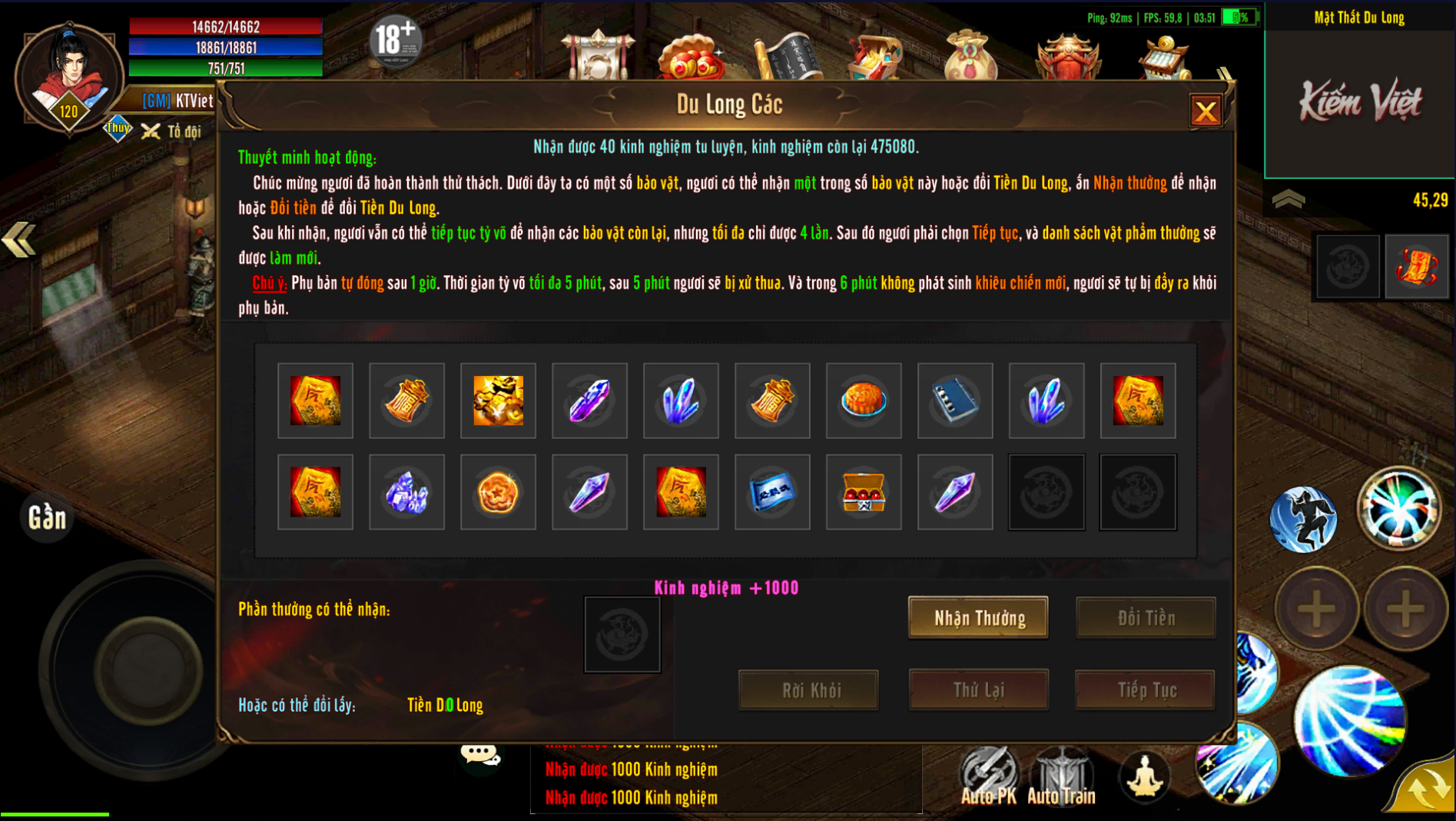This screenshot has height=821, width=1456.
Task: Claim reward with Nhận Thưởng button
Action: point(978,617)
